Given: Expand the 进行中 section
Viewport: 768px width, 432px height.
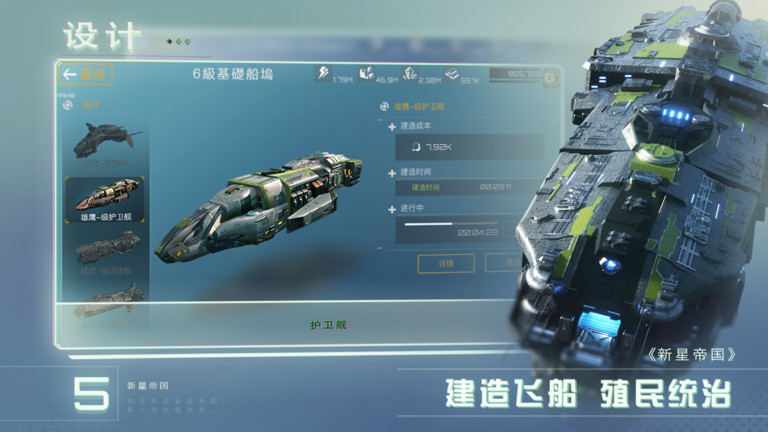Looking at the screenshot, I should [392, 209].
